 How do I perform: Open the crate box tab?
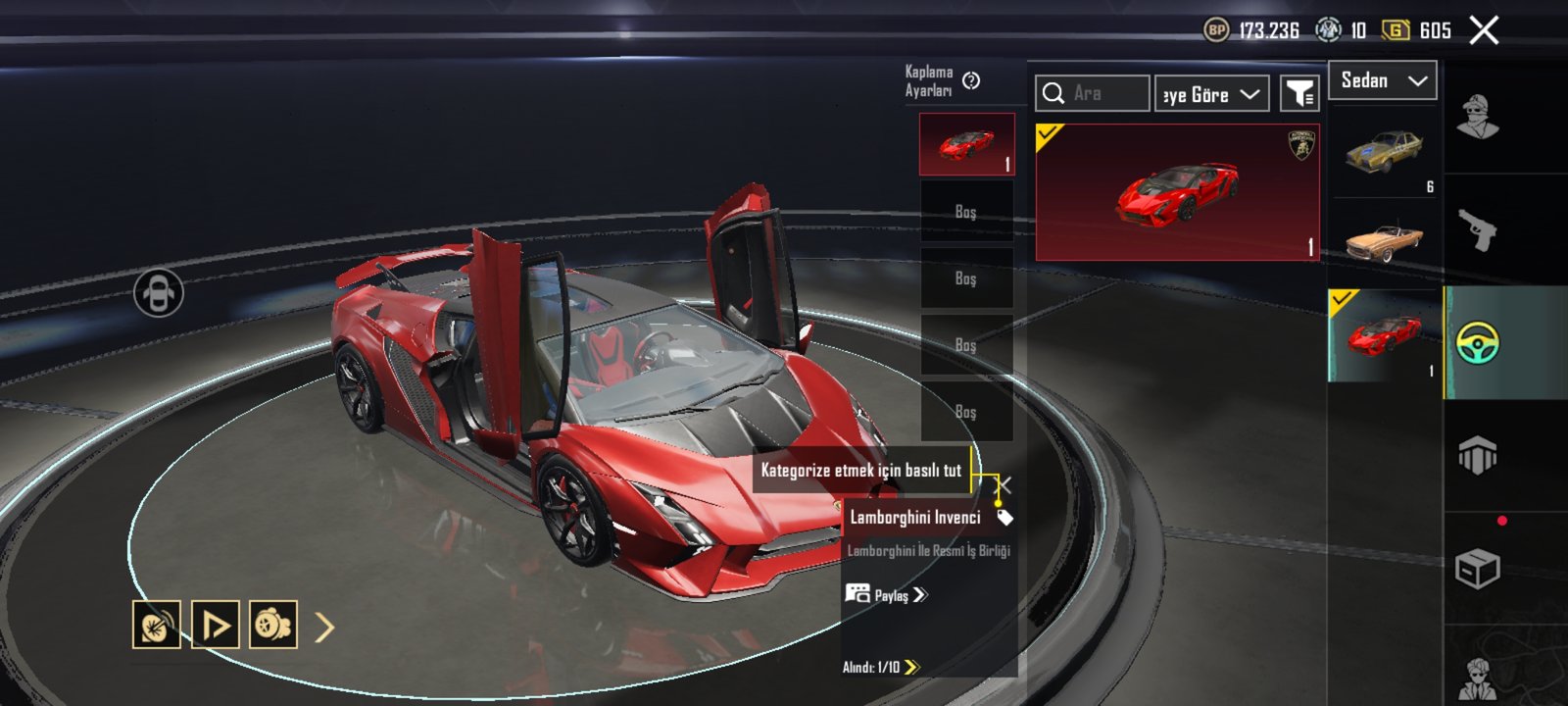(1477, 569)
